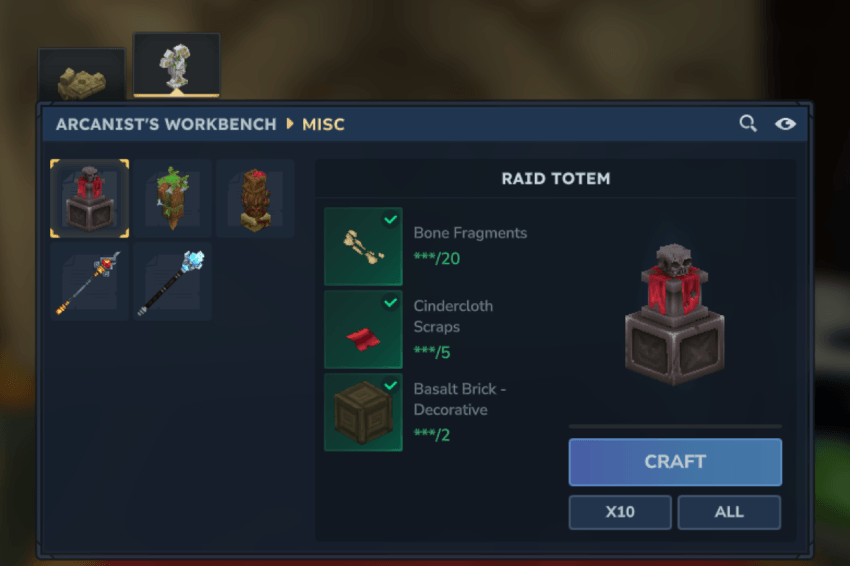The image size is (850, 566).
Task: Craft the Raid Totem
Action: pyautogui.click(x=675, y=462)
